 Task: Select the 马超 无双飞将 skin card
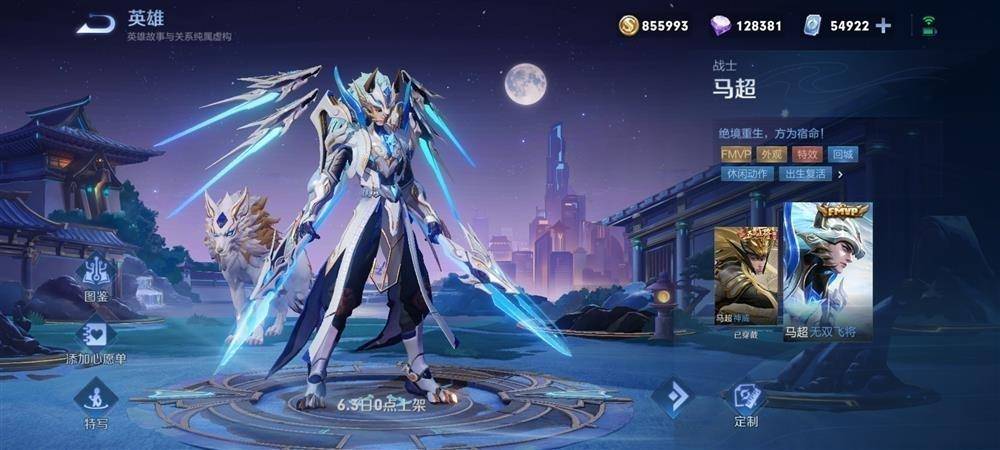click(x=827, y=270)
